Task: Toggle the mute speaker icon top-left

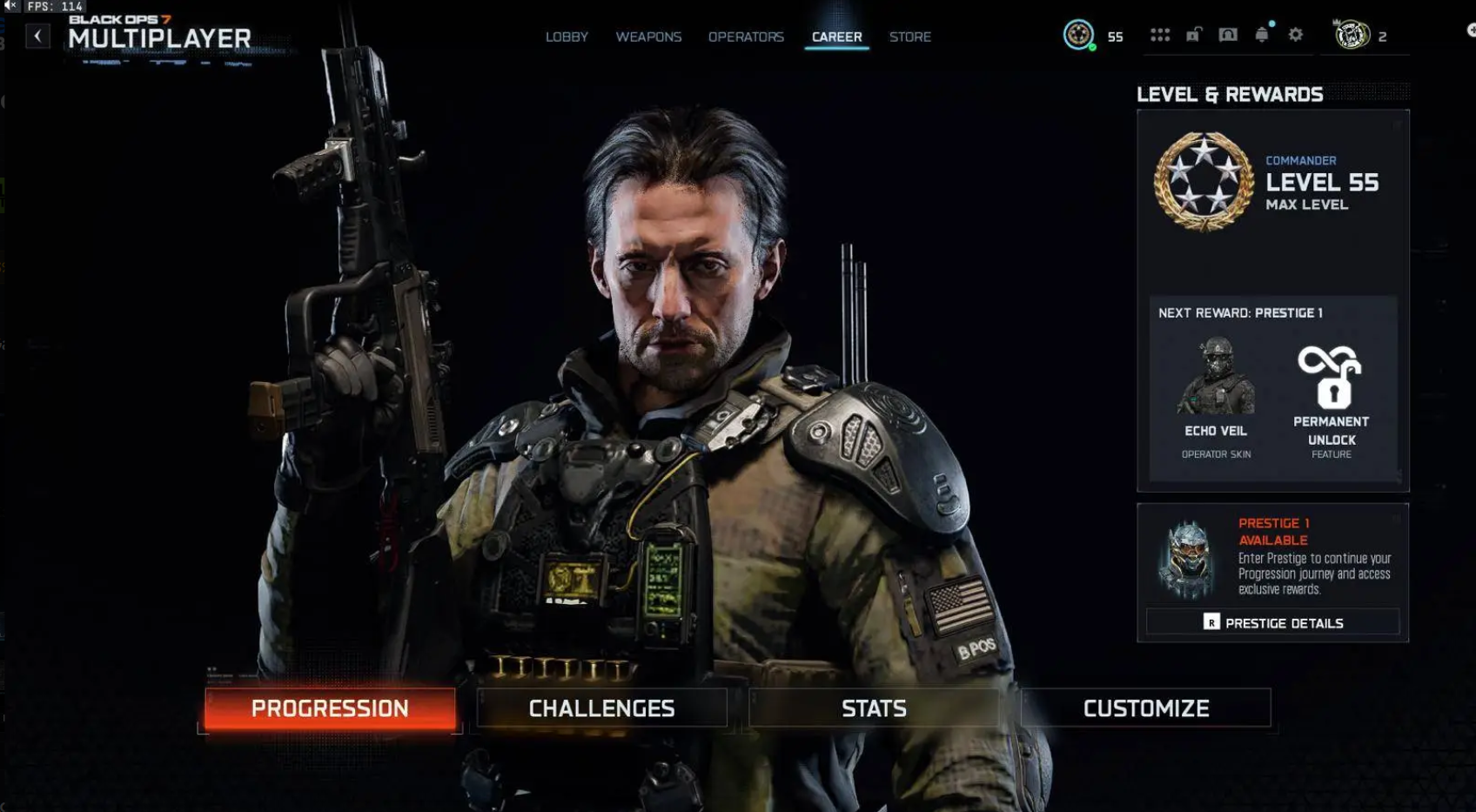Action: [10, 6]
